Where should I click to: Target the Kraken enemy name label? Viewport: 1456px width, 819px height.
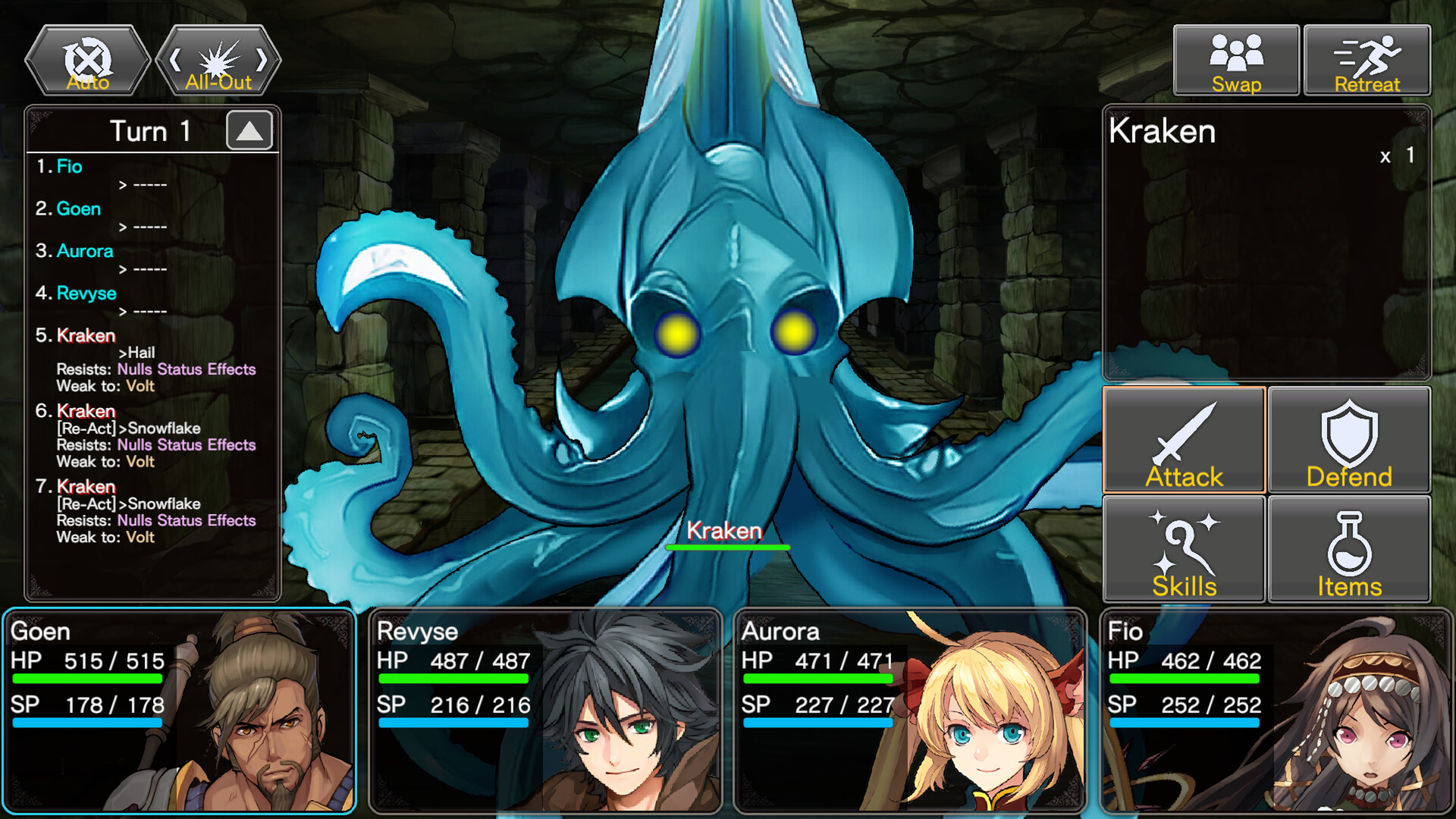point(726,531)
